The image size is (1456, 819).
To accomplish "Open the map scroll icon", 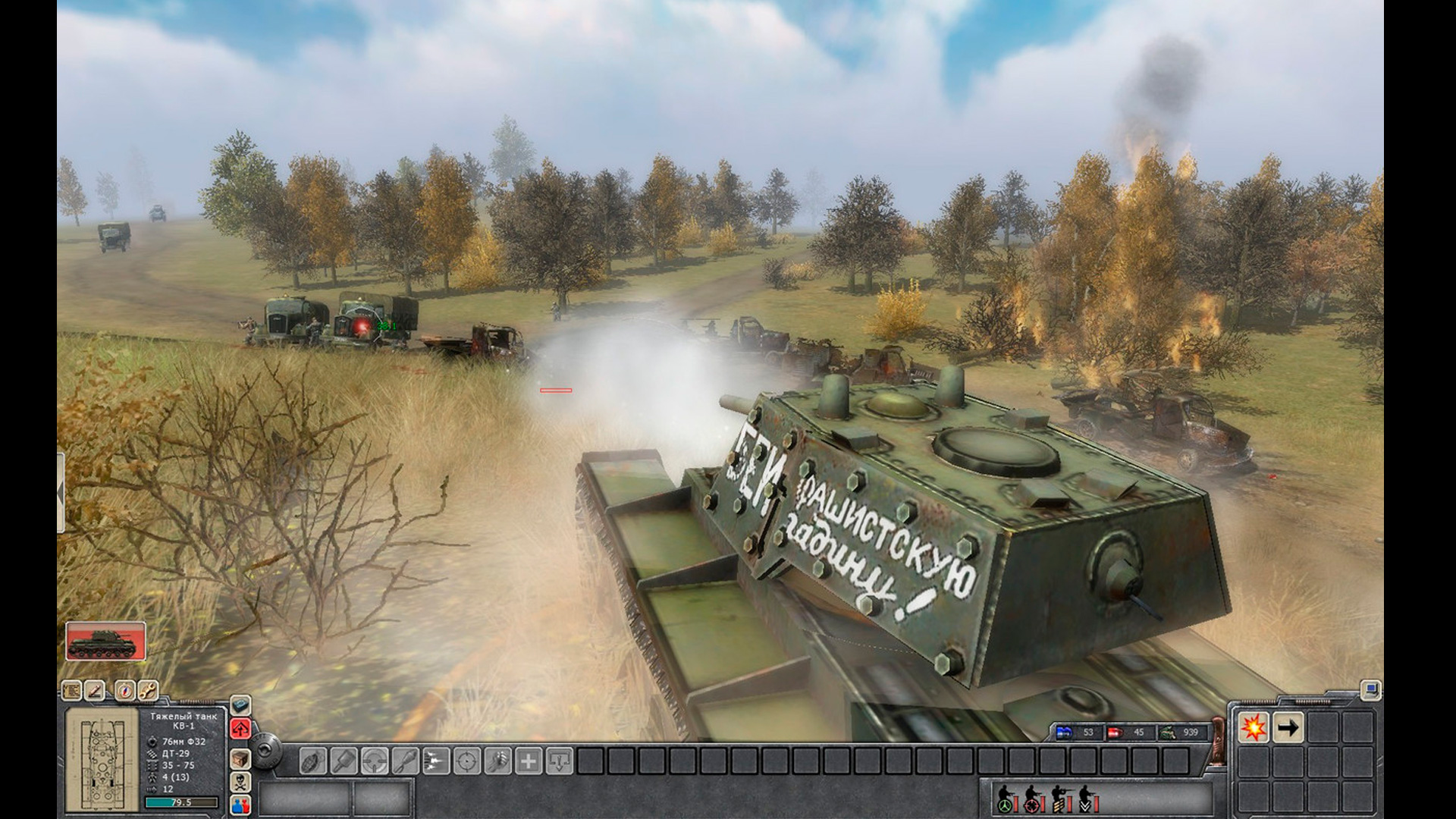I will click(72, 691).
